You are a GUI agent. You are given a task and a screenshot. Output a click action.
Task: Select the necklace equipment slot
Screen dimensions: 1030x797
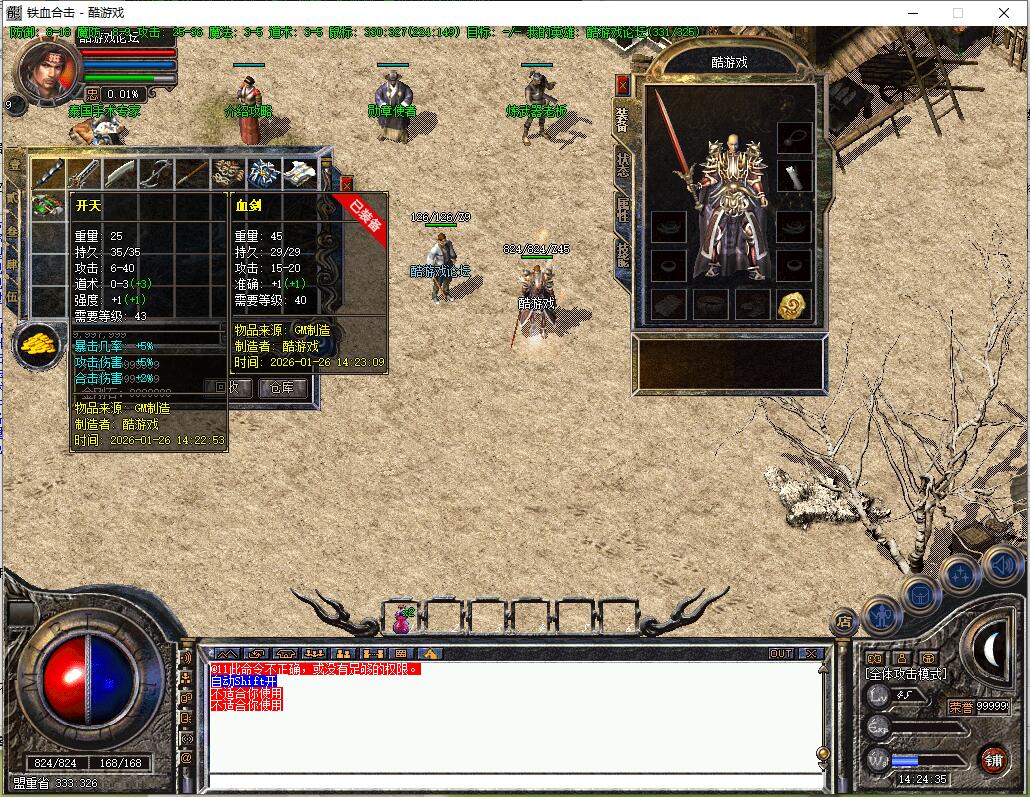click(x=793, y=135)
